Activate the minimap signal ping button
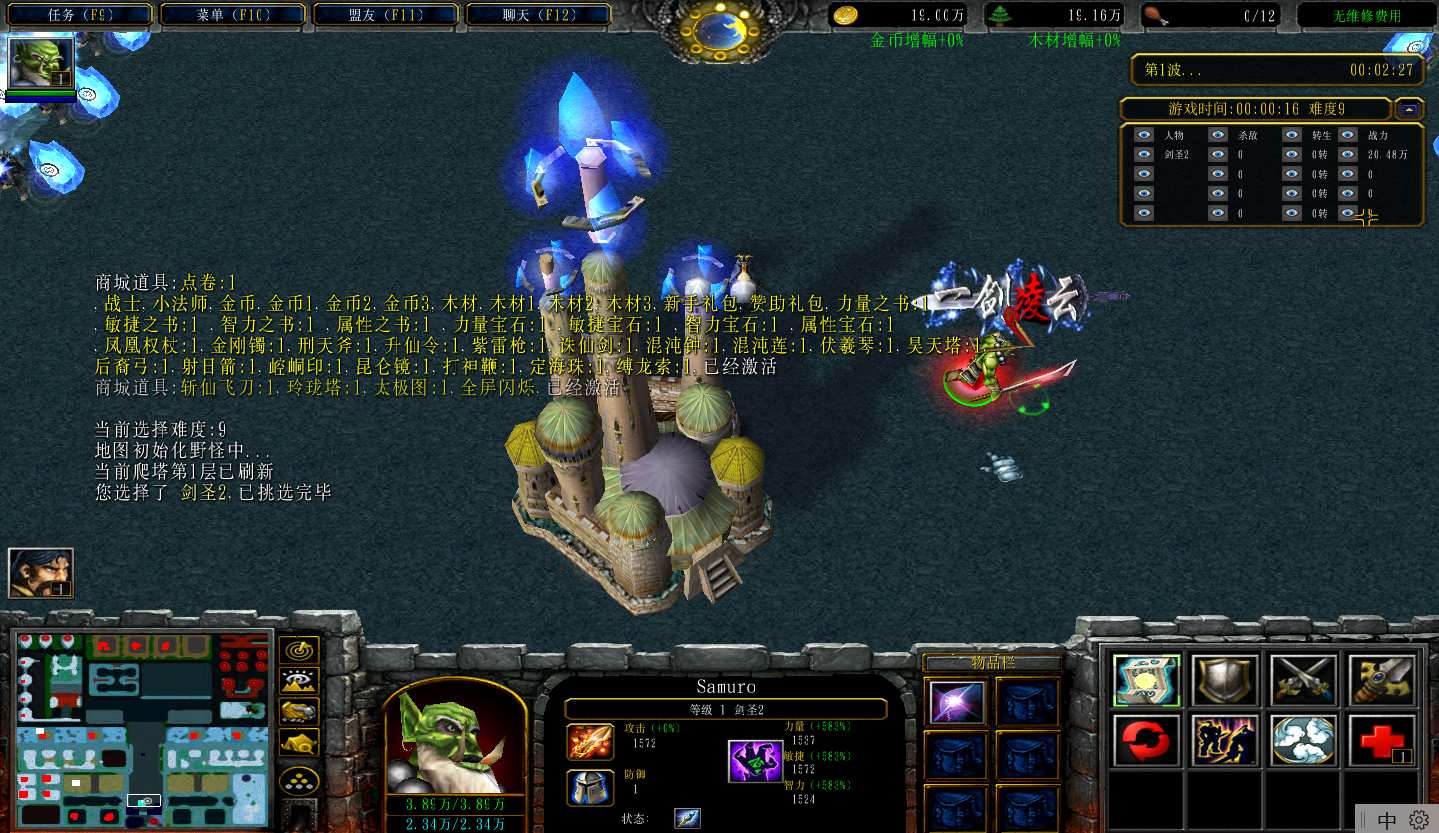 coord(299,651)
